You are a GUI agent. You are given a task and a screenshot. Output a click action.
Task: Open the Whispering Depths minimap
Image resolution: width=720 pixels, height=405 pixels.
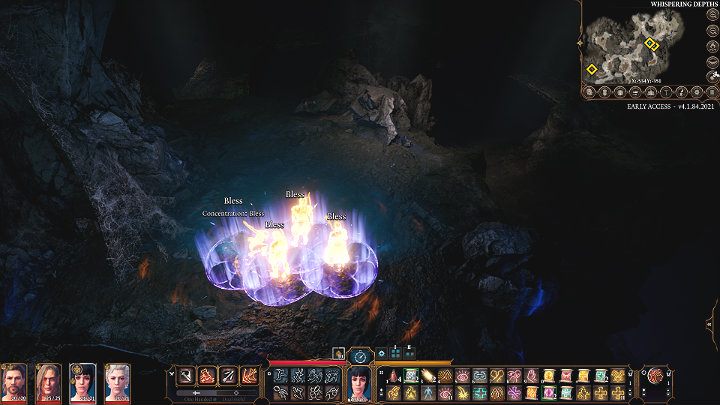point(640,45)
